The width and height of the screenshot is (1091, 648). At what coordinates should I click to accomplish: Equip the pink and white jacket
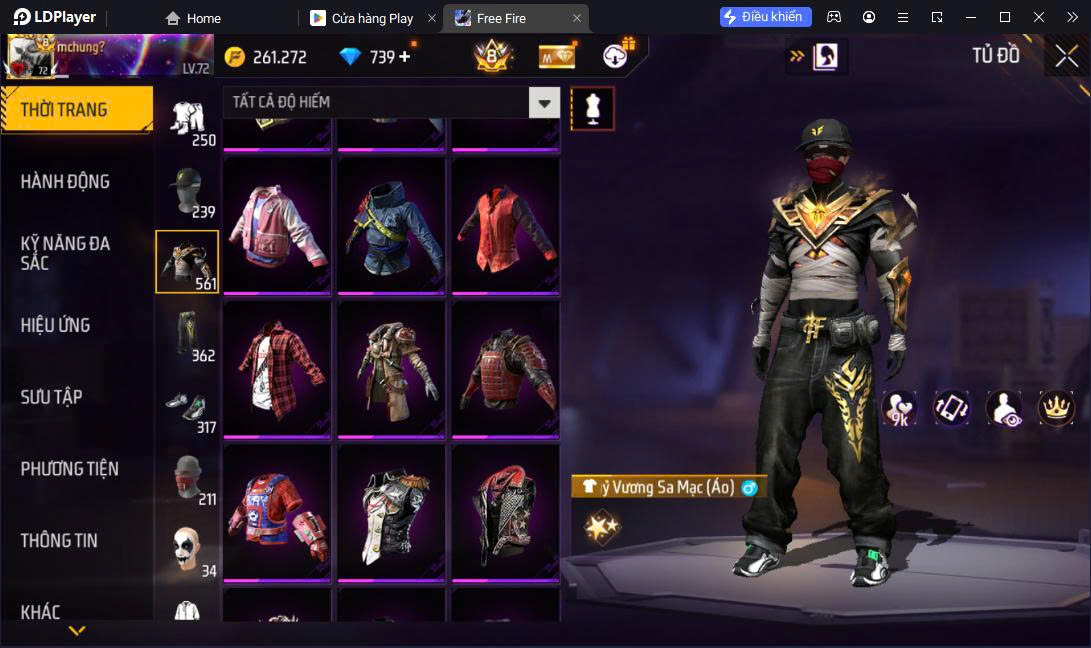(x=277, y=224)
